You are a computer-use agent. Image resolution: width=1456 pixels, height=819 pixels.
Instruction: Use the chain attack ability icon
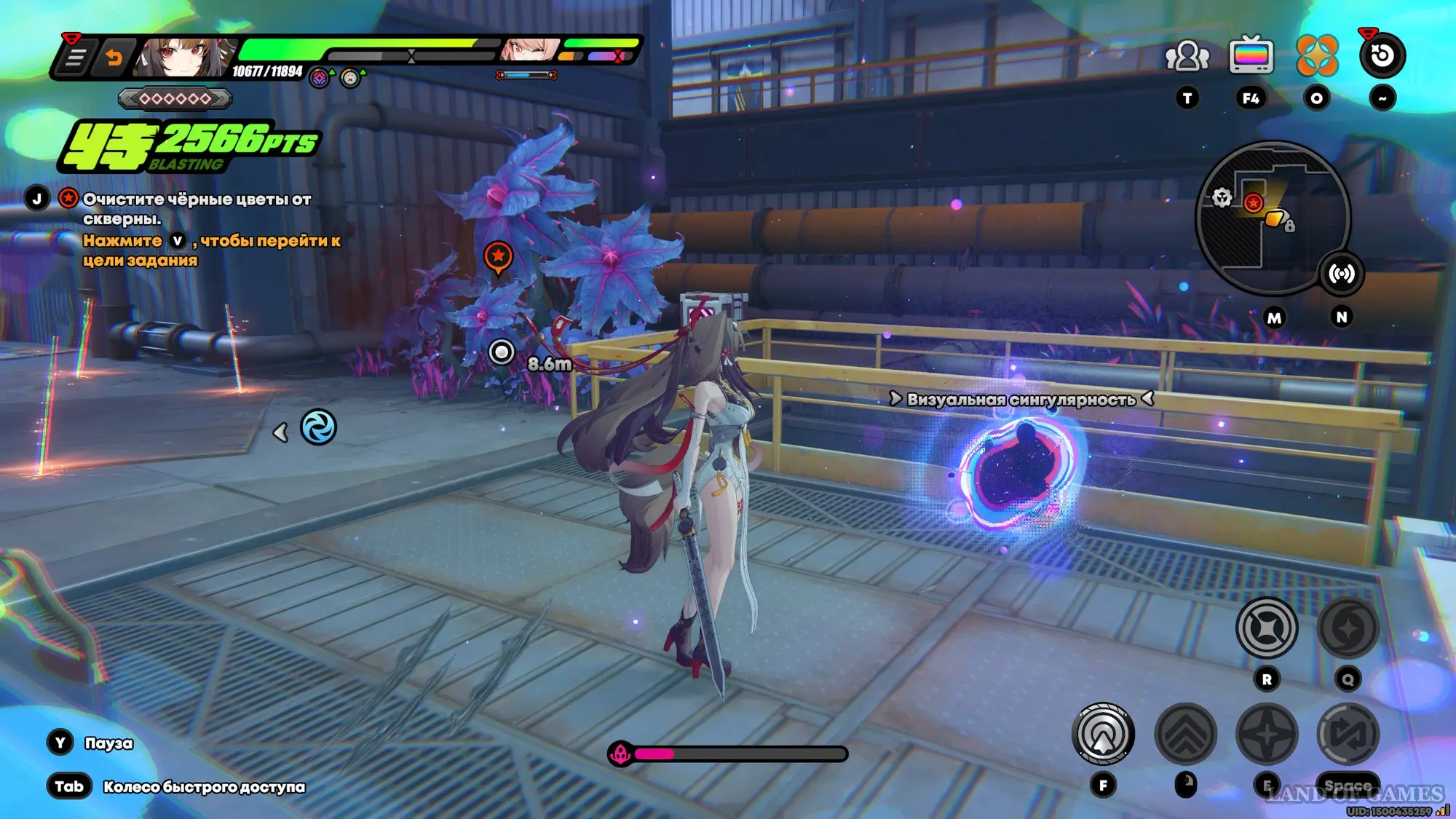click(1267, 628)
